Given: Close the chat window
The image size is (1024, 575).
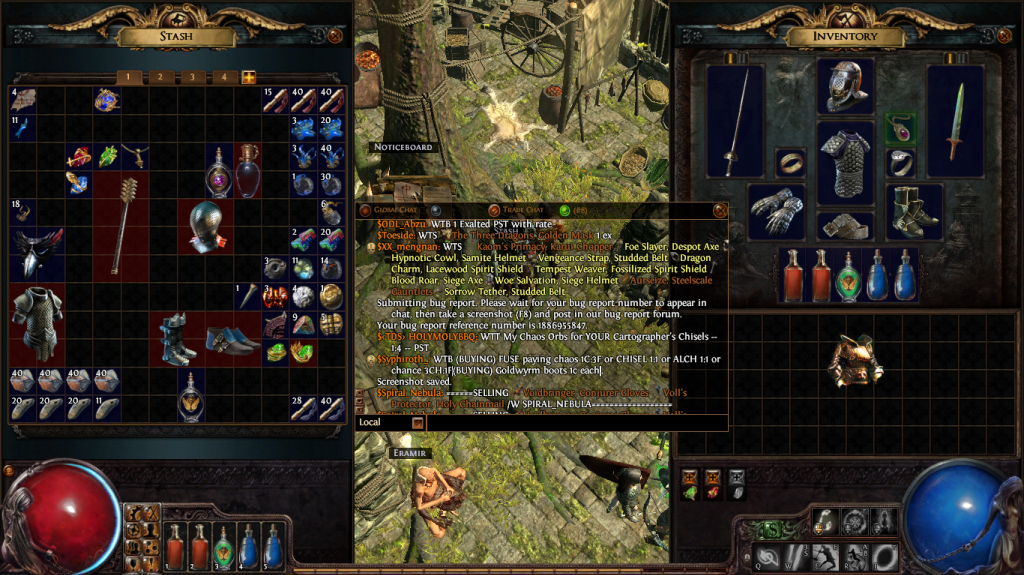Looking at the screenshot, I should click(717, 210).
